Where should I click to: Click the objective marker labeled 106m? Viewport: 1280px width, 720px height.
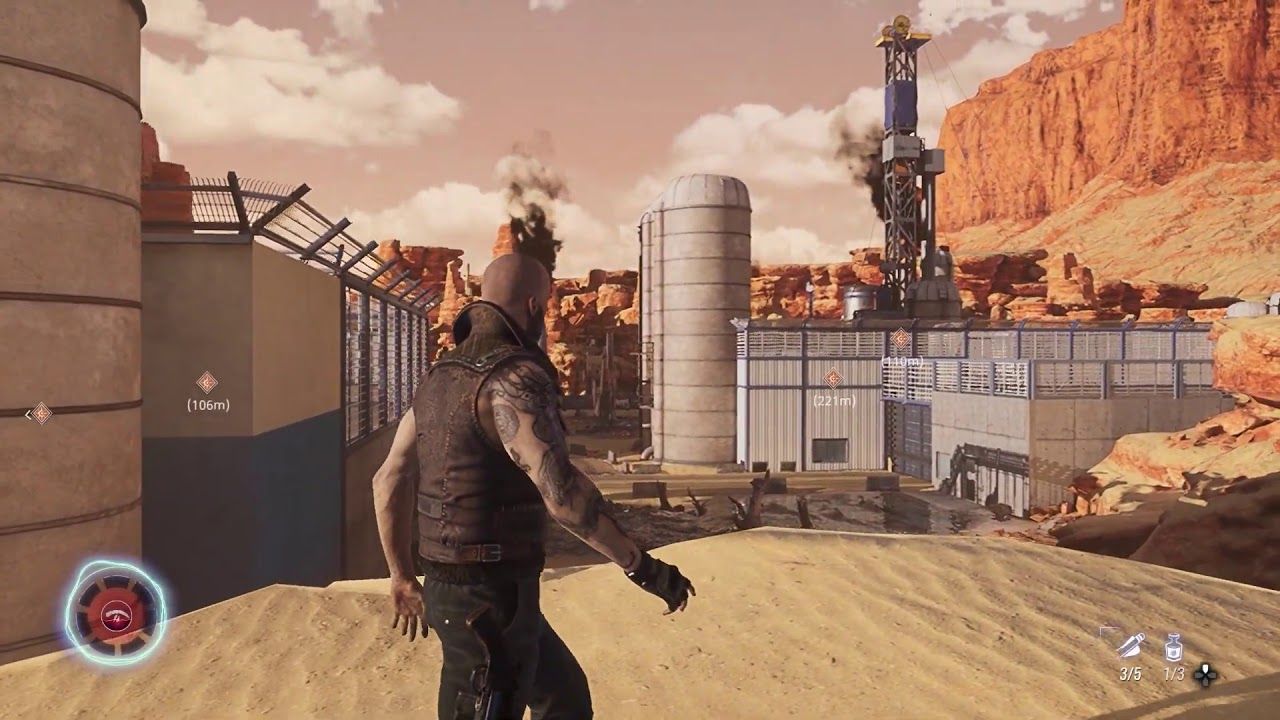coord(207,382)
